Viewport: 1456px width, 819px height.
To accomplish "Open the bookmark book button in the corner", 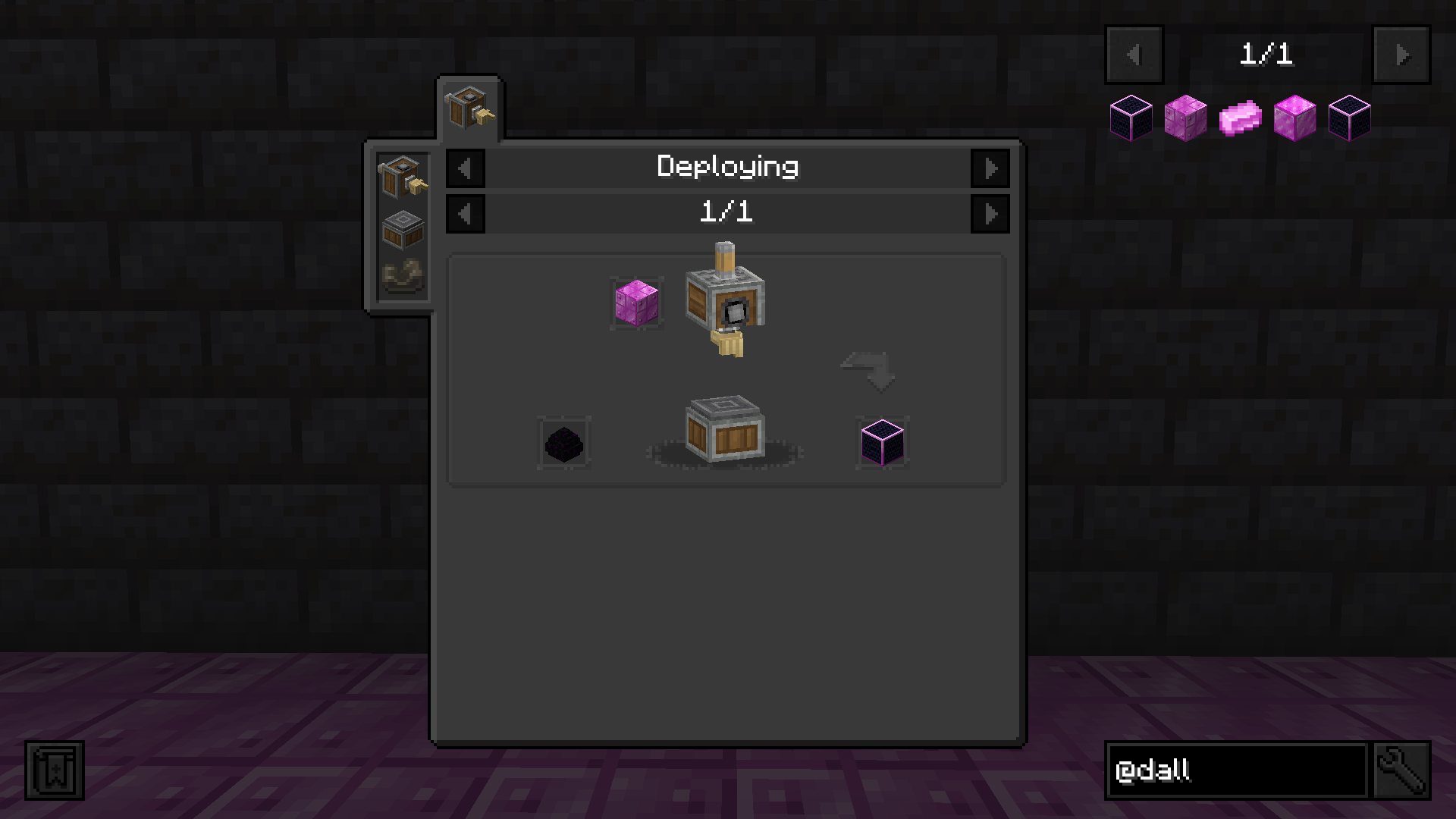I will tap(55, 770).
